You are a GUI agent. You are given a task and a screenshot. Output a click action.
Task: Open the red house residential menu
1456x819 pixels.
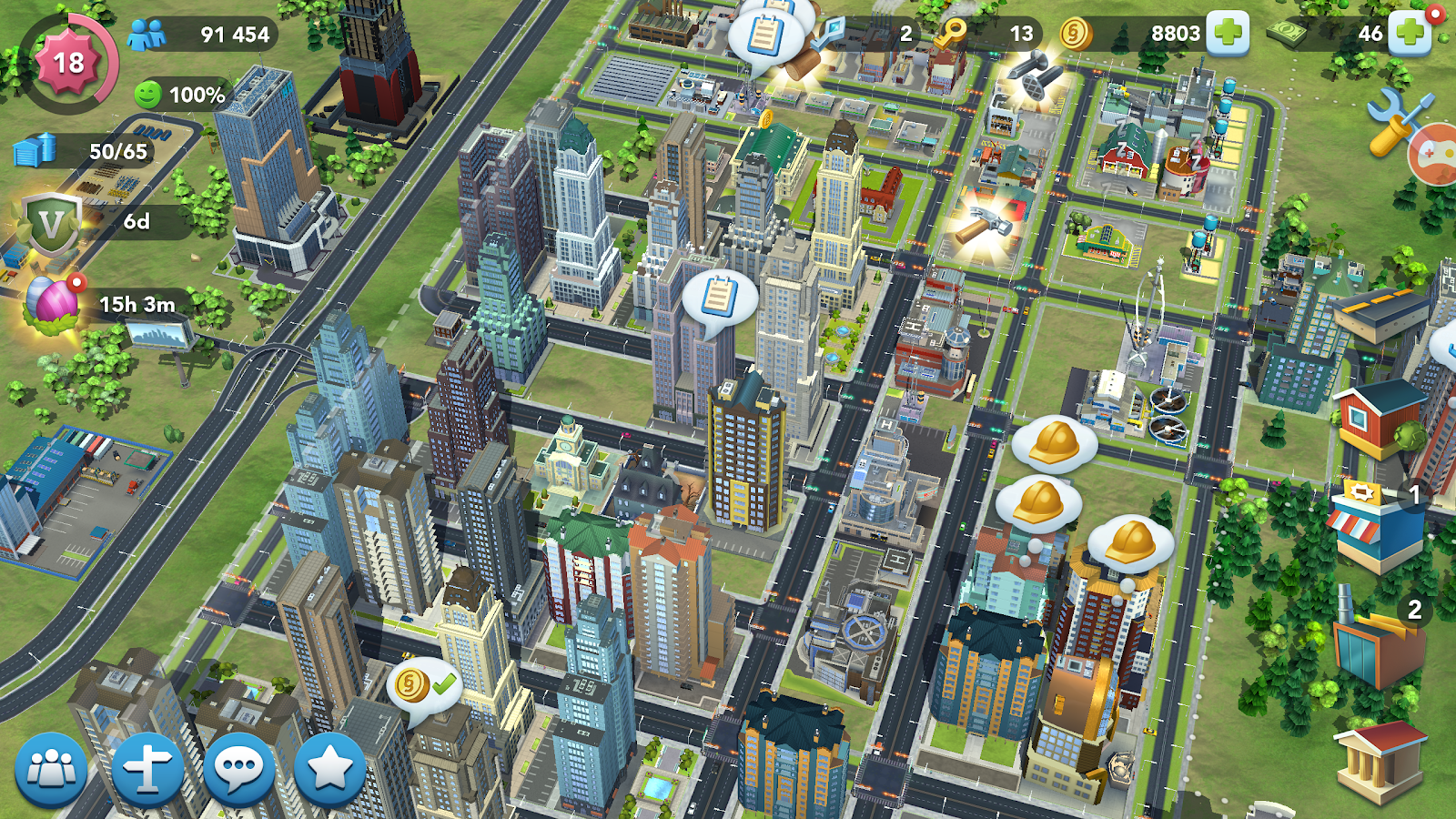[1377, 419]
